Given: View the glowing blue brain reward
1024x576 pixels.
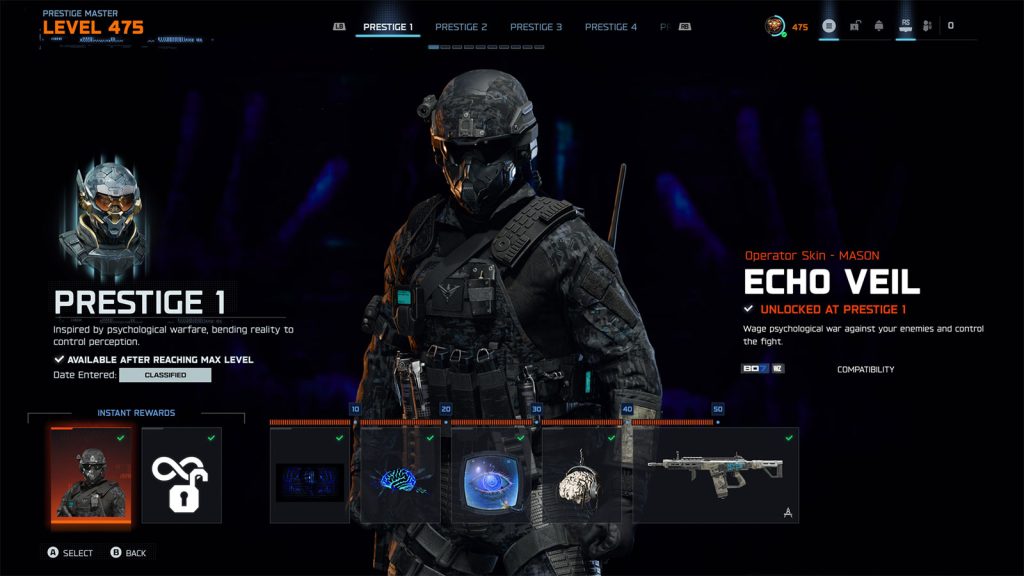Looking at the screenshot, I should point(400,476).
